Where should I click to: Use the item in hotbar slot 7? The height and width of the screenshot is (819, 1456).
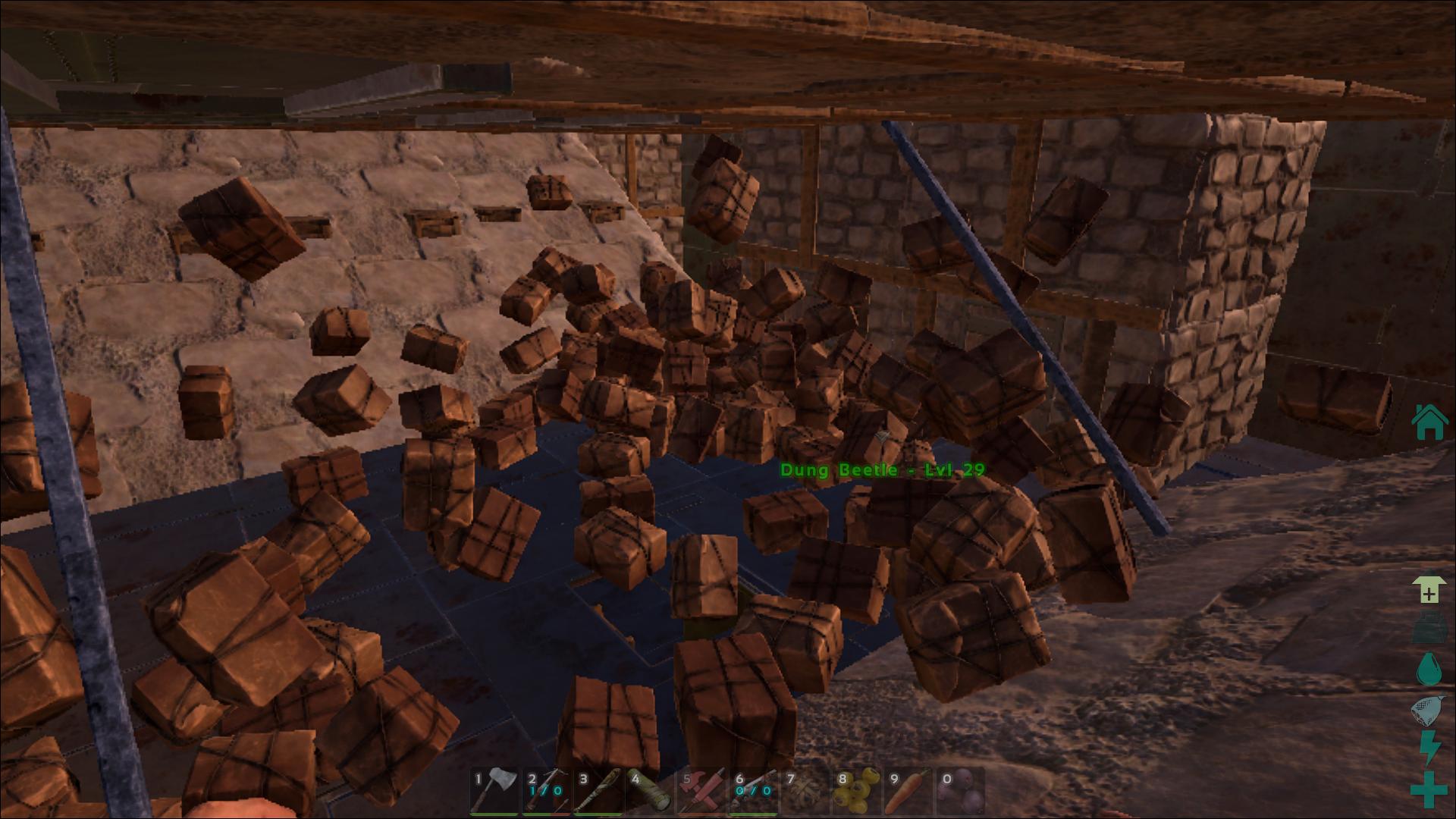click(x=805, y=790)
